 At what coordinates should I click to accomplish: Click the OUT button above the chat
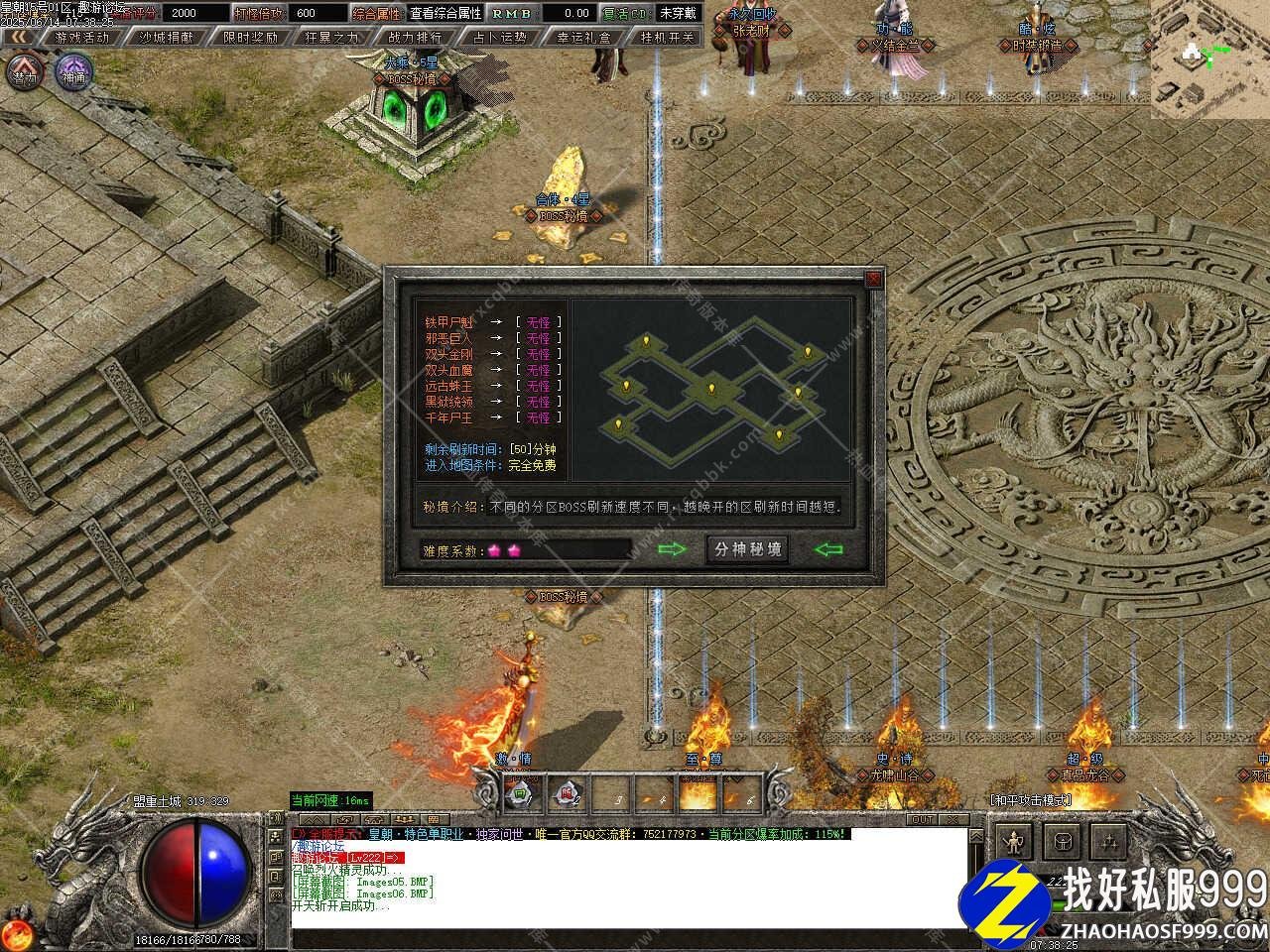[x=923, y=820]
